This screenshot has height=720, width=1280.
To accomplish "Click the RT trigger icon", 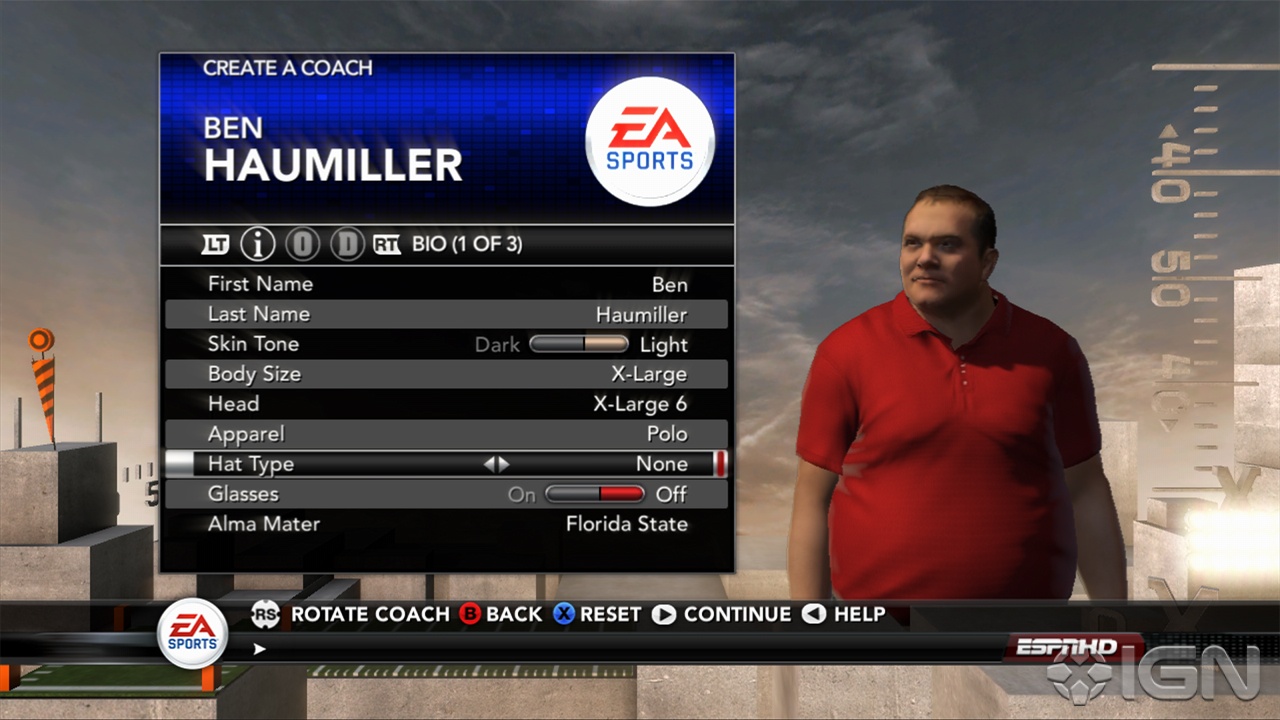I will [x=386, y=243].
